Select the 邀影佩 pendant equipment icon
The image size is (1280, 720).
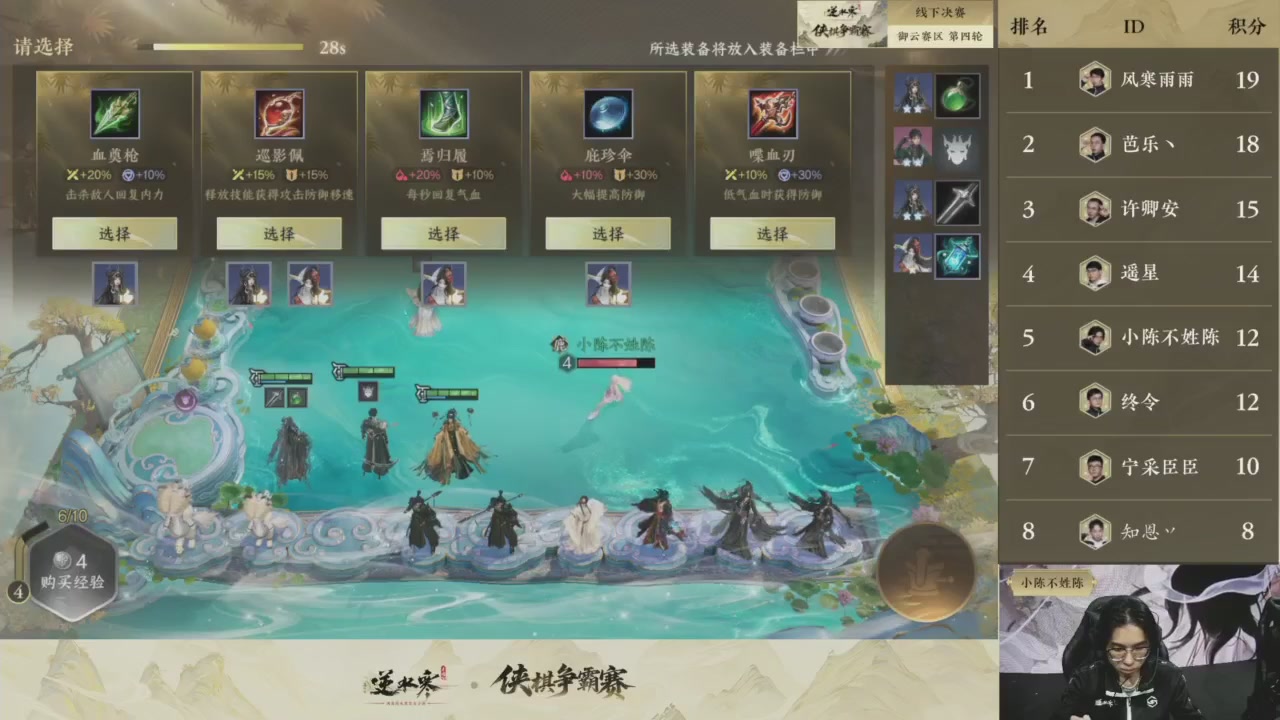[x=278, y=112]
